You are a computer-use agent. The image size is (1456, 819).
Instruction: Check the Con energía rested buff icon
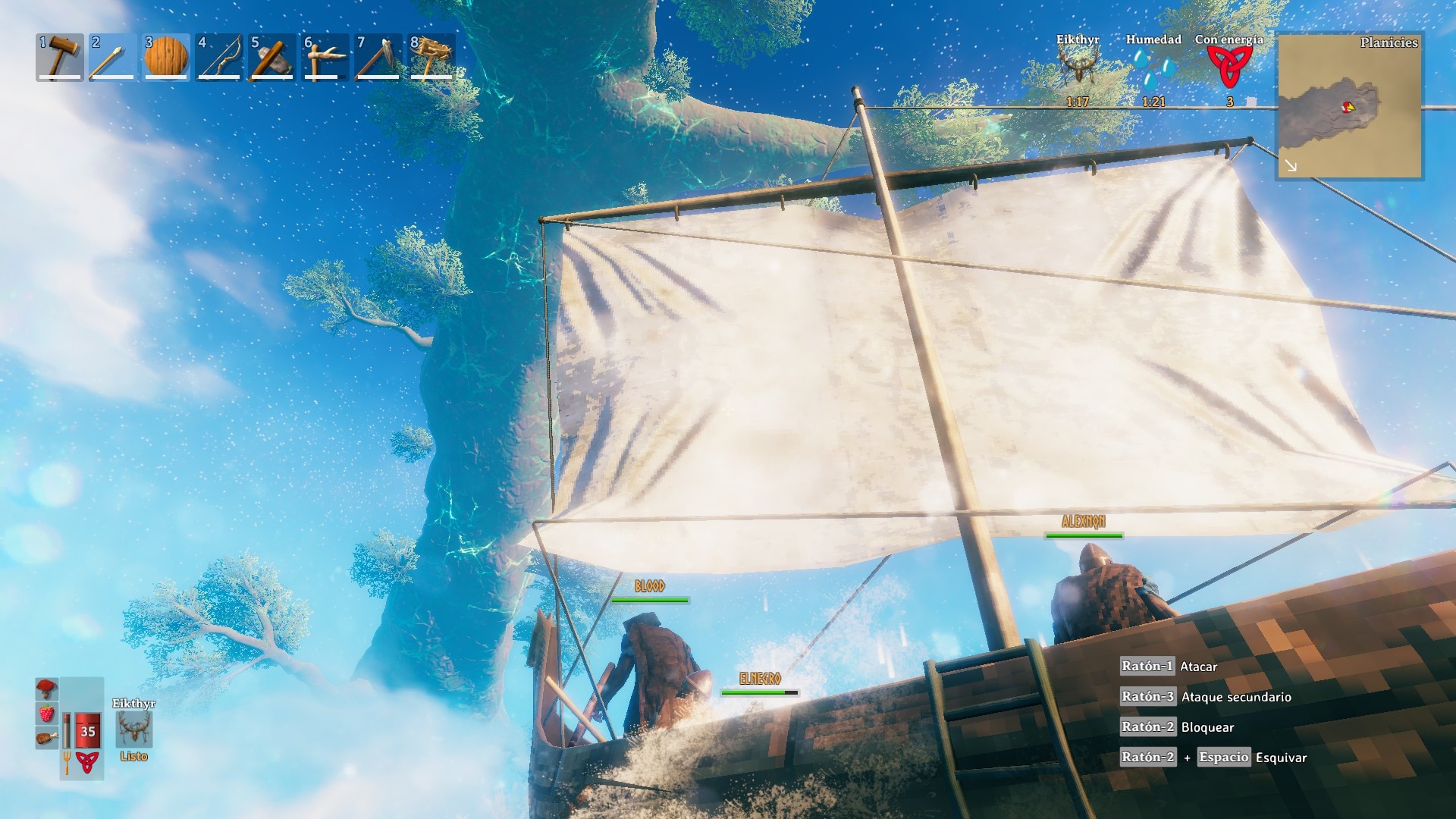(x=1229, y=68)
